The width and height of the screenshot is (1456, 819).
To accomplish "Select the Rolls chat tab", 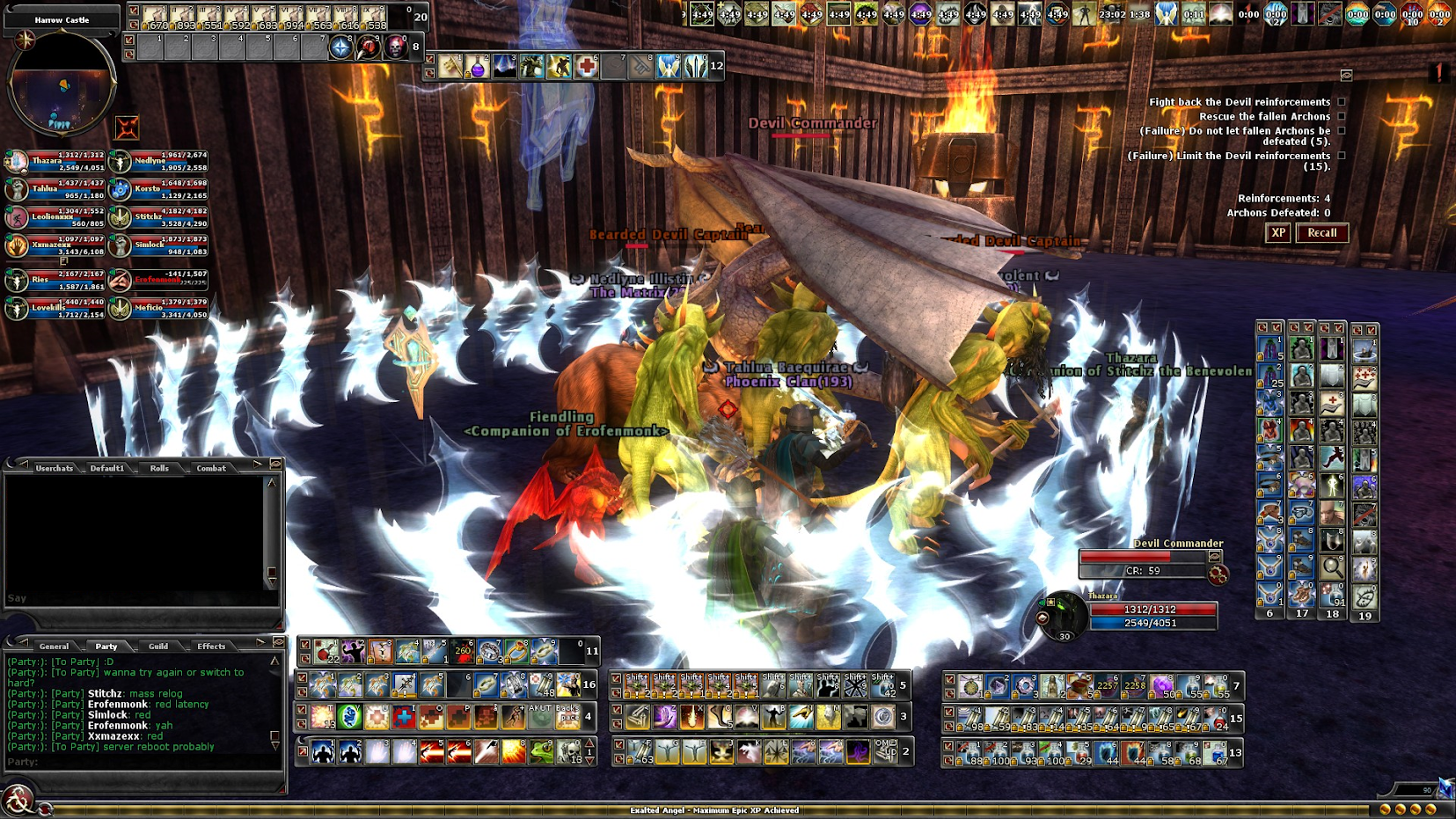I will pyautogui.click(x=159, y=468).
